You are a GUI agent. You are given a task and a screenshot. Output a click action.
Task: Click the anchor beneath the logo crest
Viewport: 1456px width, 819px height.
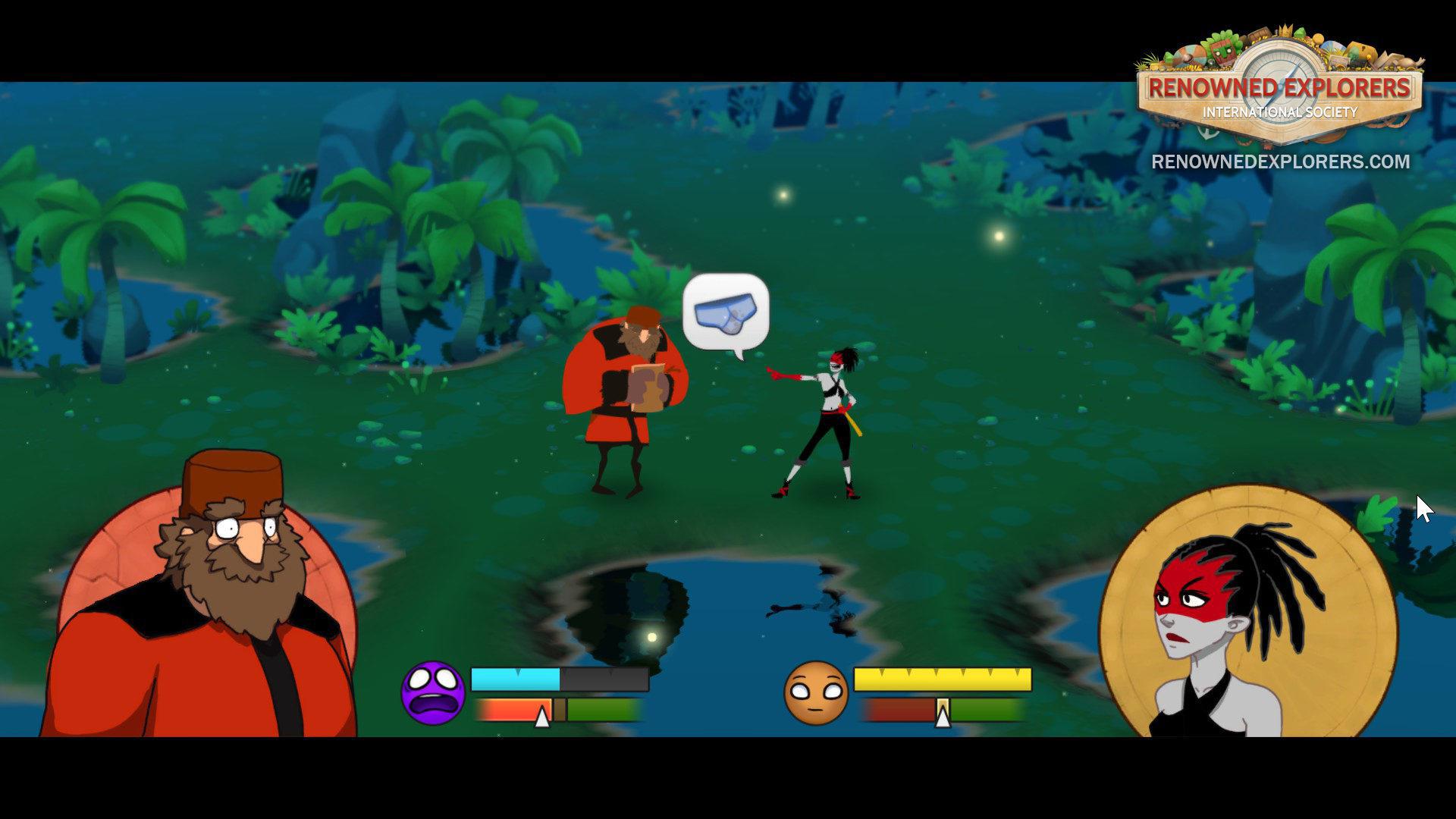[1207, 135]
